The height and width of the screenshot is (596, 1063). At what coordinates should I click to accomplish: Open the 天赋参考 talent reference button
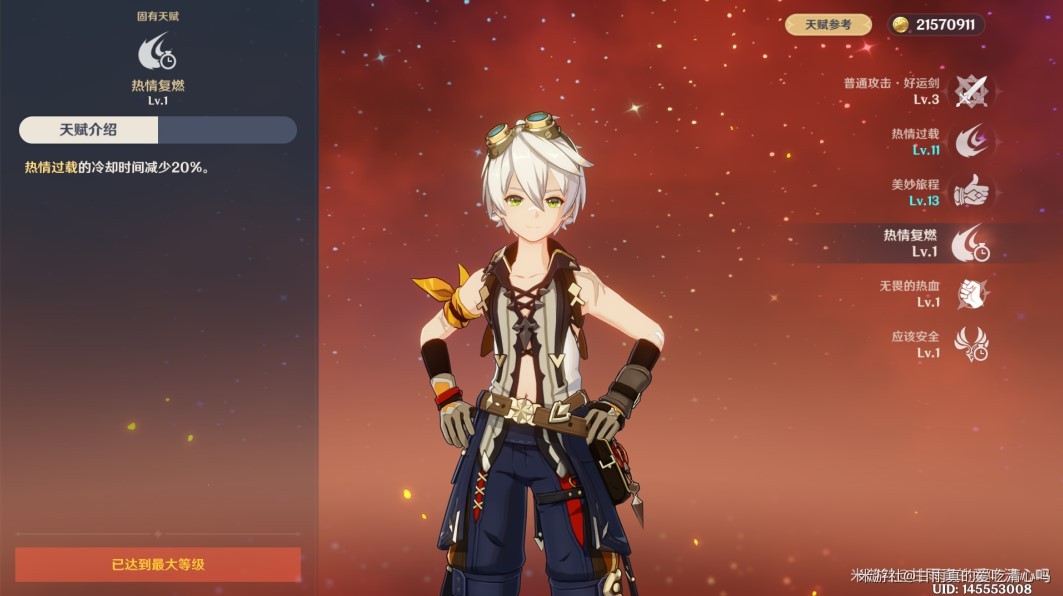click(827, 25)
